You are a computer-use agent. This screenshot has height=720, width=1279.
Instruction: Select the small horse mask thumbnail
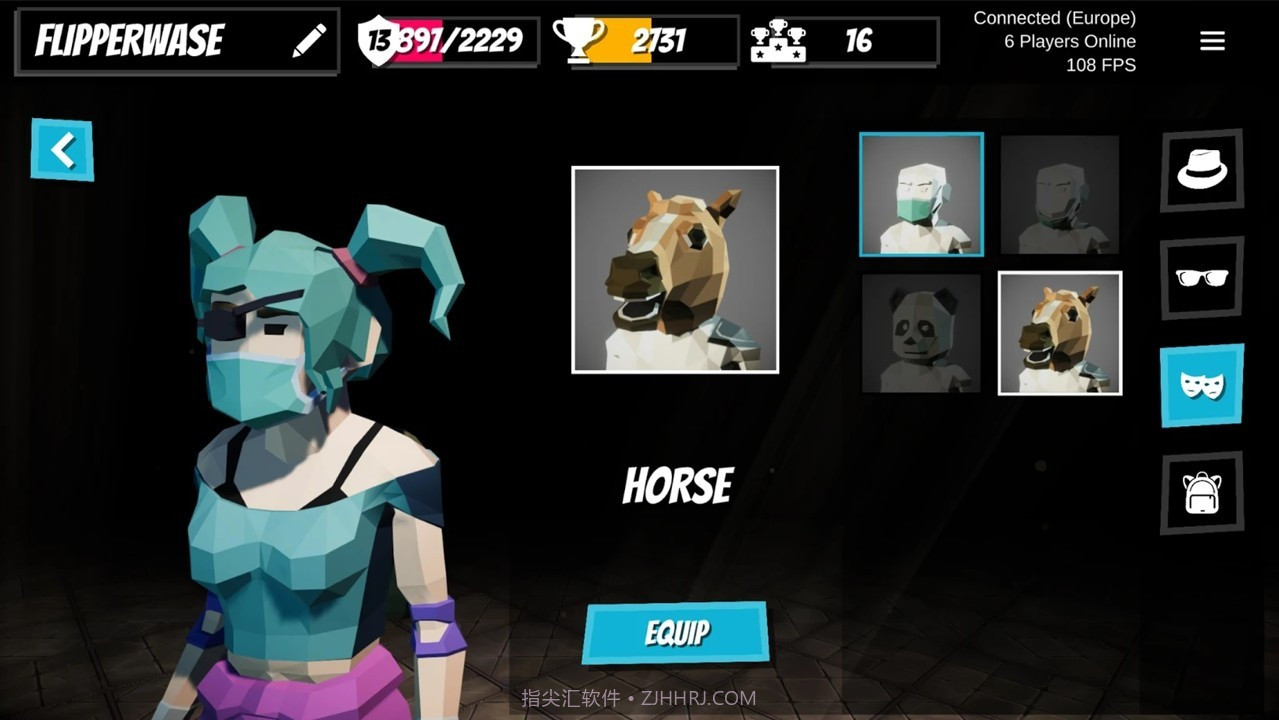click(x=1060, y=333)
